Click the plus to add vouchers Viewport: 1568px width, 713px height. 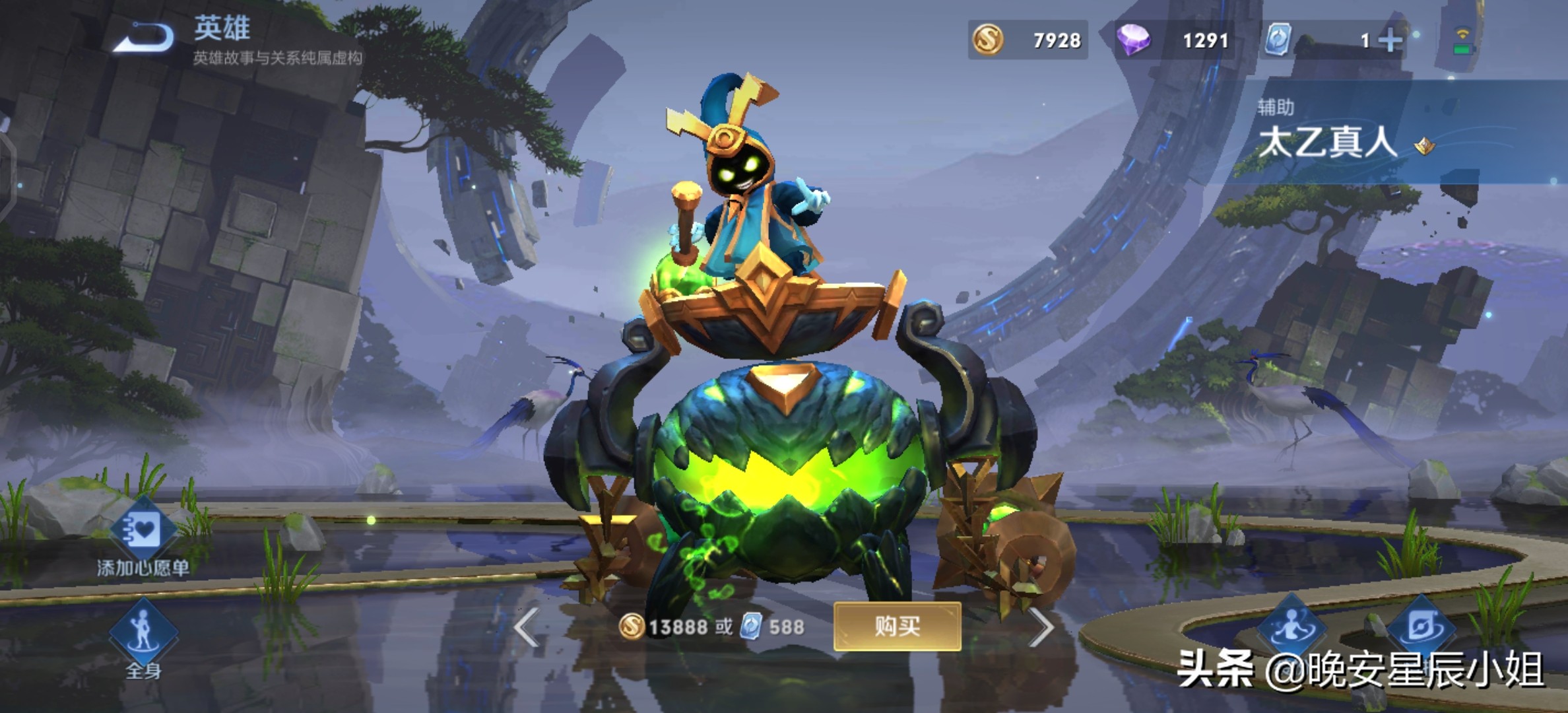1390,41
